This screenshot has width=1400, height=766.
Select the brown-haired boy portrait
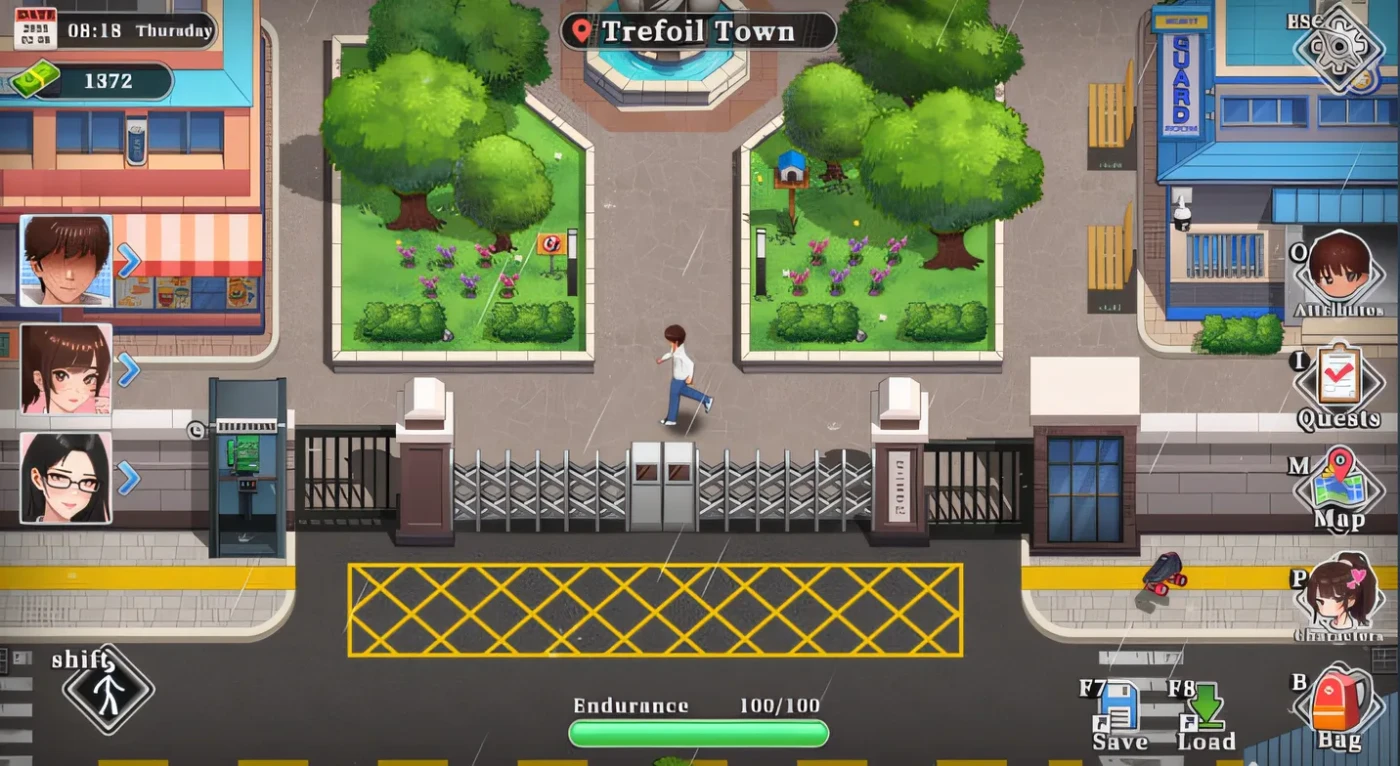tap(66, 260)
